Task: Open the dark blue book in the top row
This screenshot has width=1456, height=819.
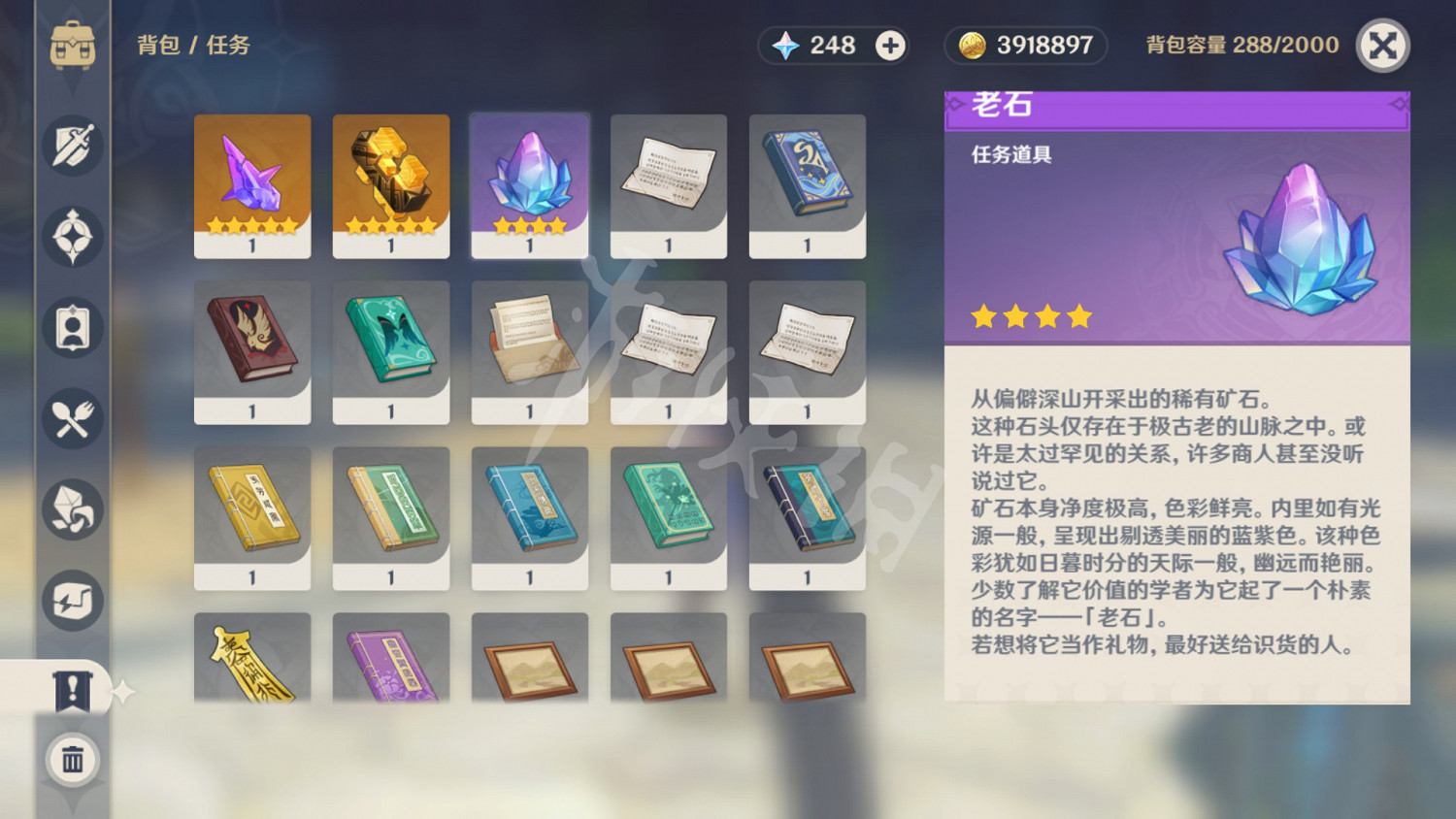Action: tap(808, 184)
